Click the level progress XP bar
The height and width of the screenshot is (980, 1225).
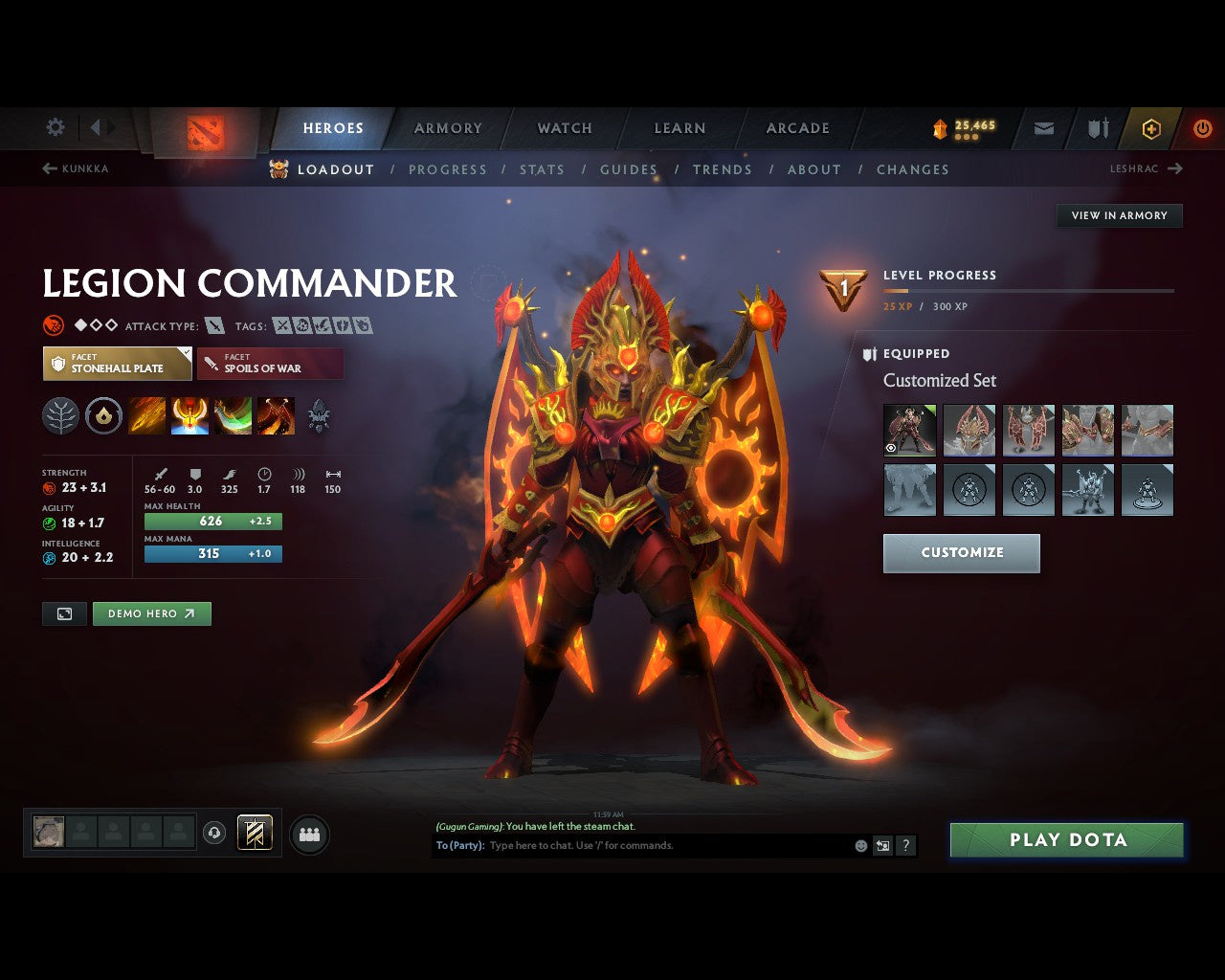click(1029, 291)
